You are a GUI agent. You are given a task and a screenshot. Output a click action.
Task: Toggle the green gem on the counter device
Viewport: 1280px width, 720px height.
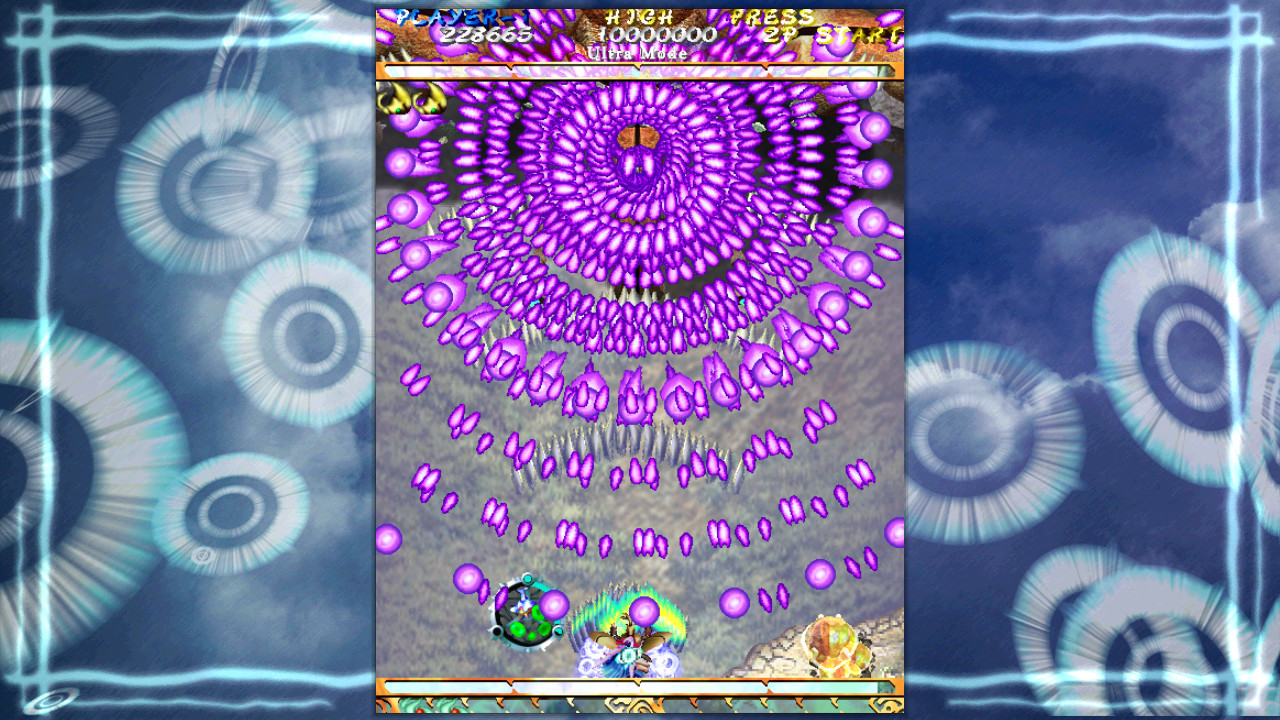click(517, 628)
